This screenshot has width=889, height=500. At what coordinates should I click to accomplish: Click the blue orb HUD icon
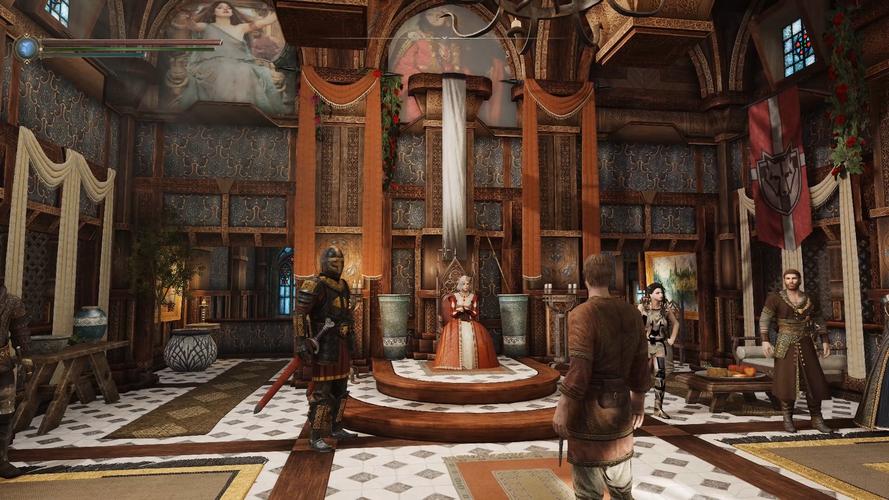[x=26, y=46]
